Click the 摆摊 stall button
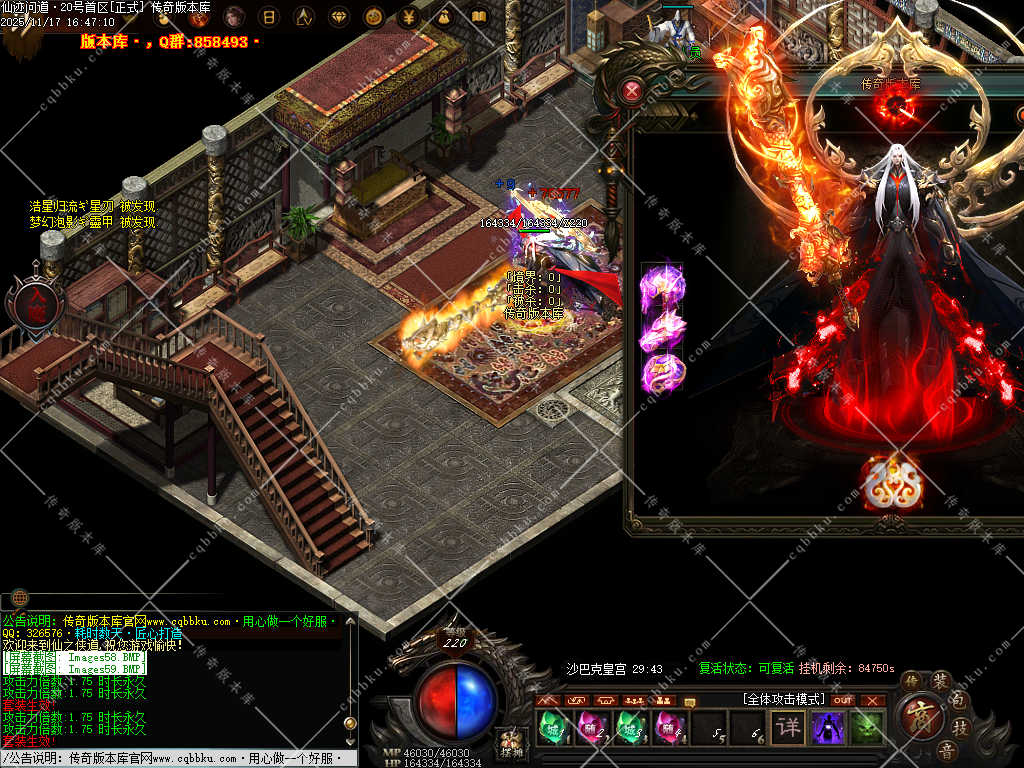The height and width of the screenshot is (768, 1024). [510, 745]
